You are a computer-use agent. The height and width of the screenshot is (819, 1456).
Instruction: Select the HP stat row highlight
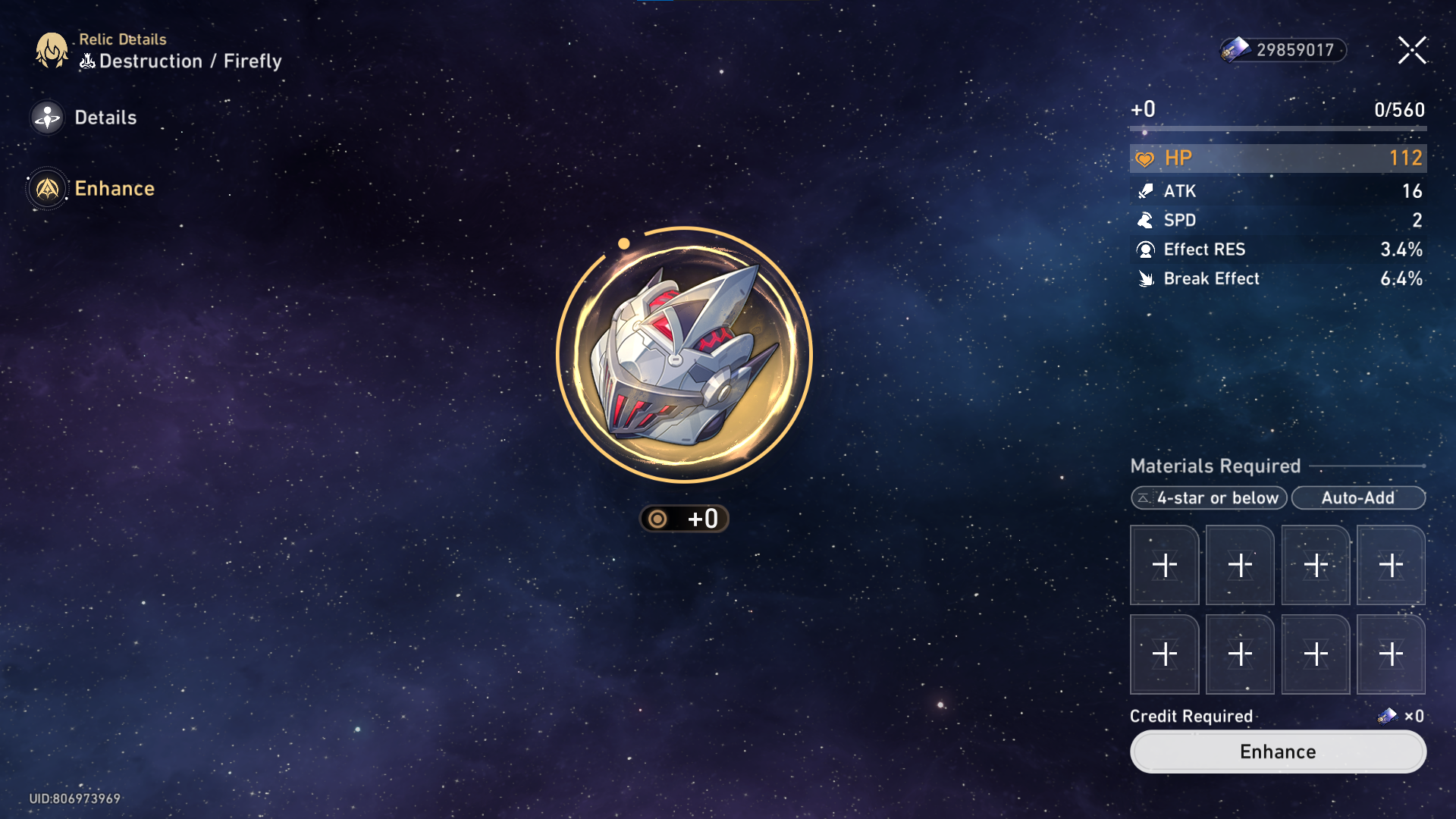click(1278, 158)
